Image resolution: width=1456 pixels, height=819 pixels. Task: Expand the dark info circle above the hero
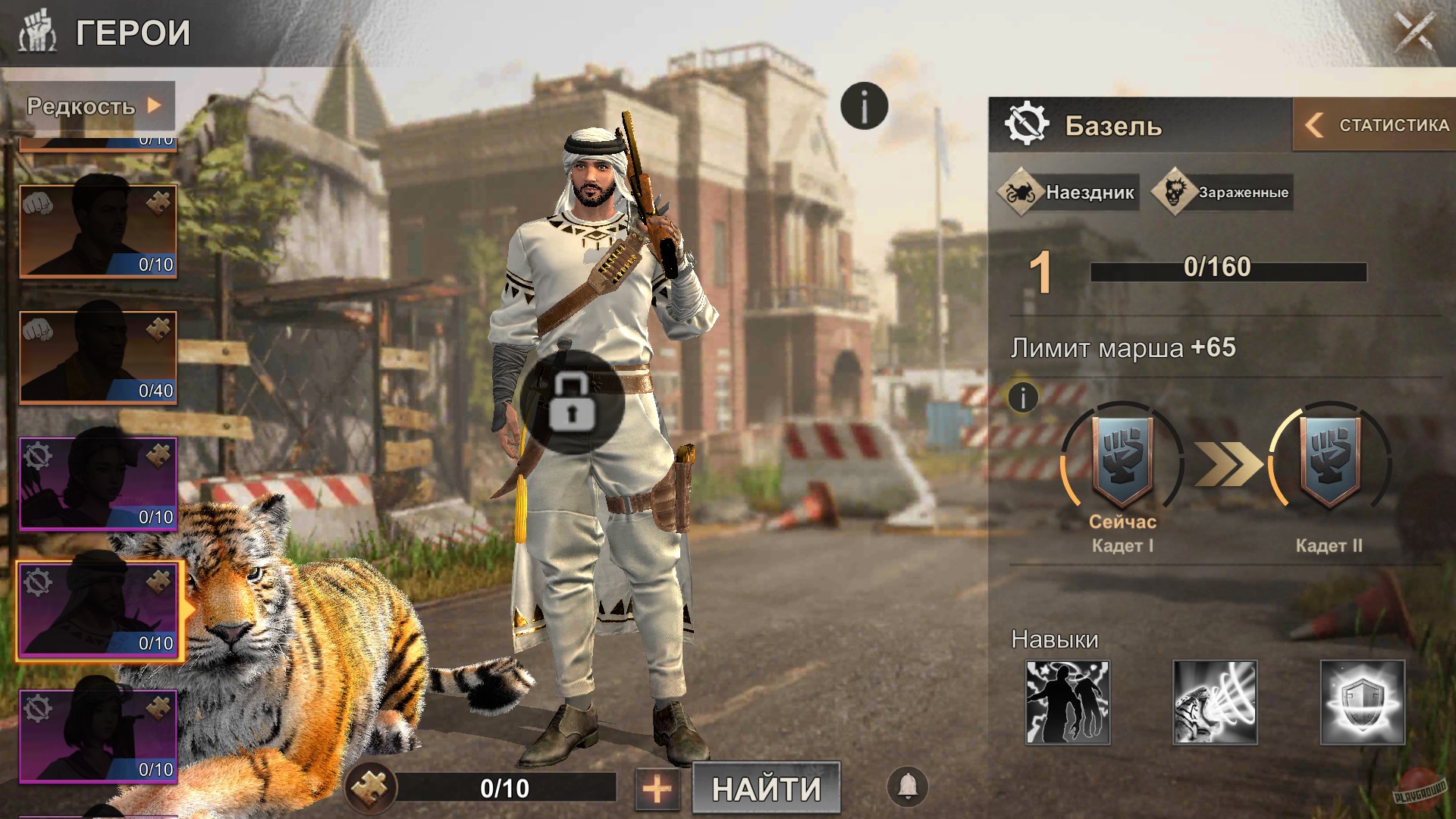(863, 105)
